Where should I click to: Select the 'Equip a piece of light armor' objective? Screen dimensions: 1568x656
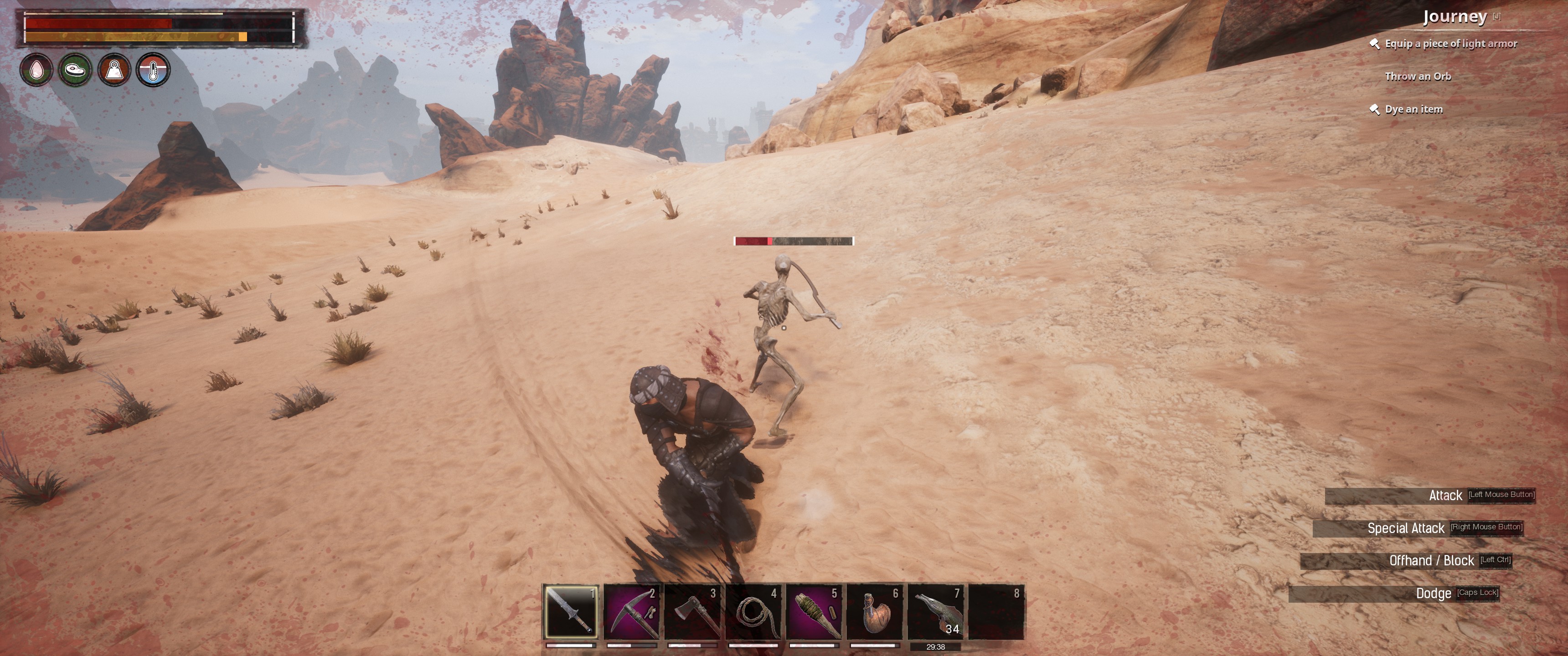[x=1450, y=44]
